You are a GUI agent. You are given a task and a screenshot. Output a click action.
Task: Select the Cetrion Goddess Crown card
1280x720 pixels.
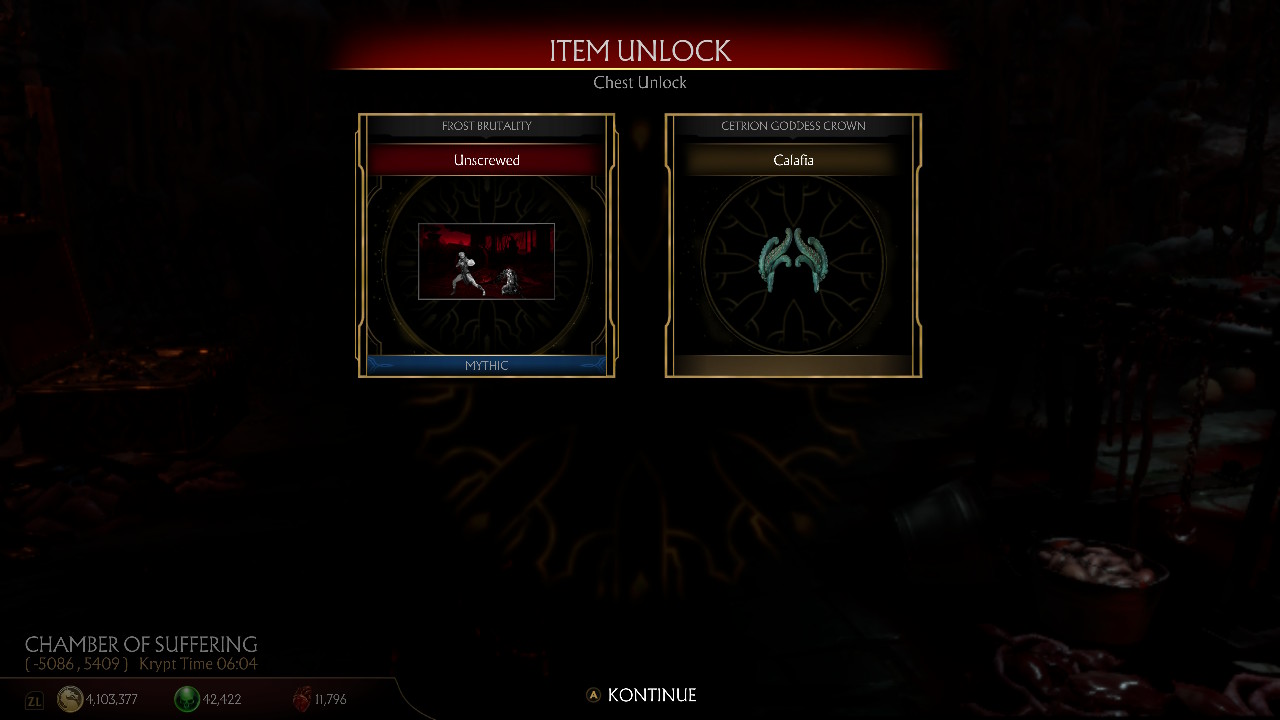pos(793,245)
